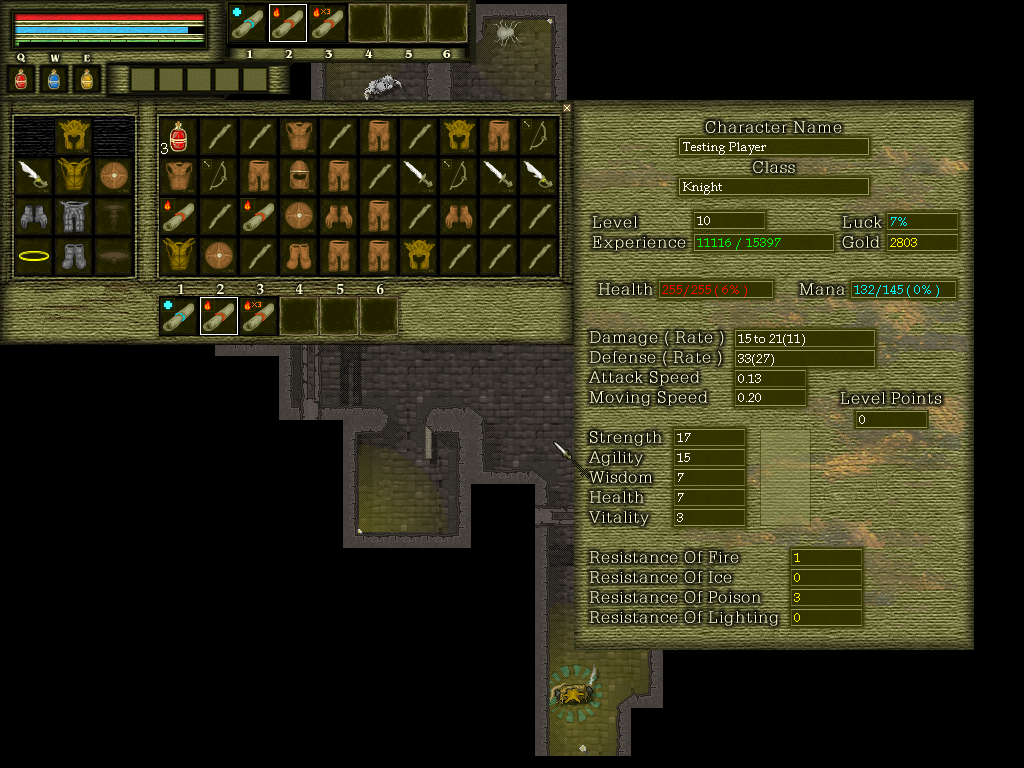Close the inventory panel with the X
The width and height of the screenshot is (1024, 768).
click(x=567, y=108)
